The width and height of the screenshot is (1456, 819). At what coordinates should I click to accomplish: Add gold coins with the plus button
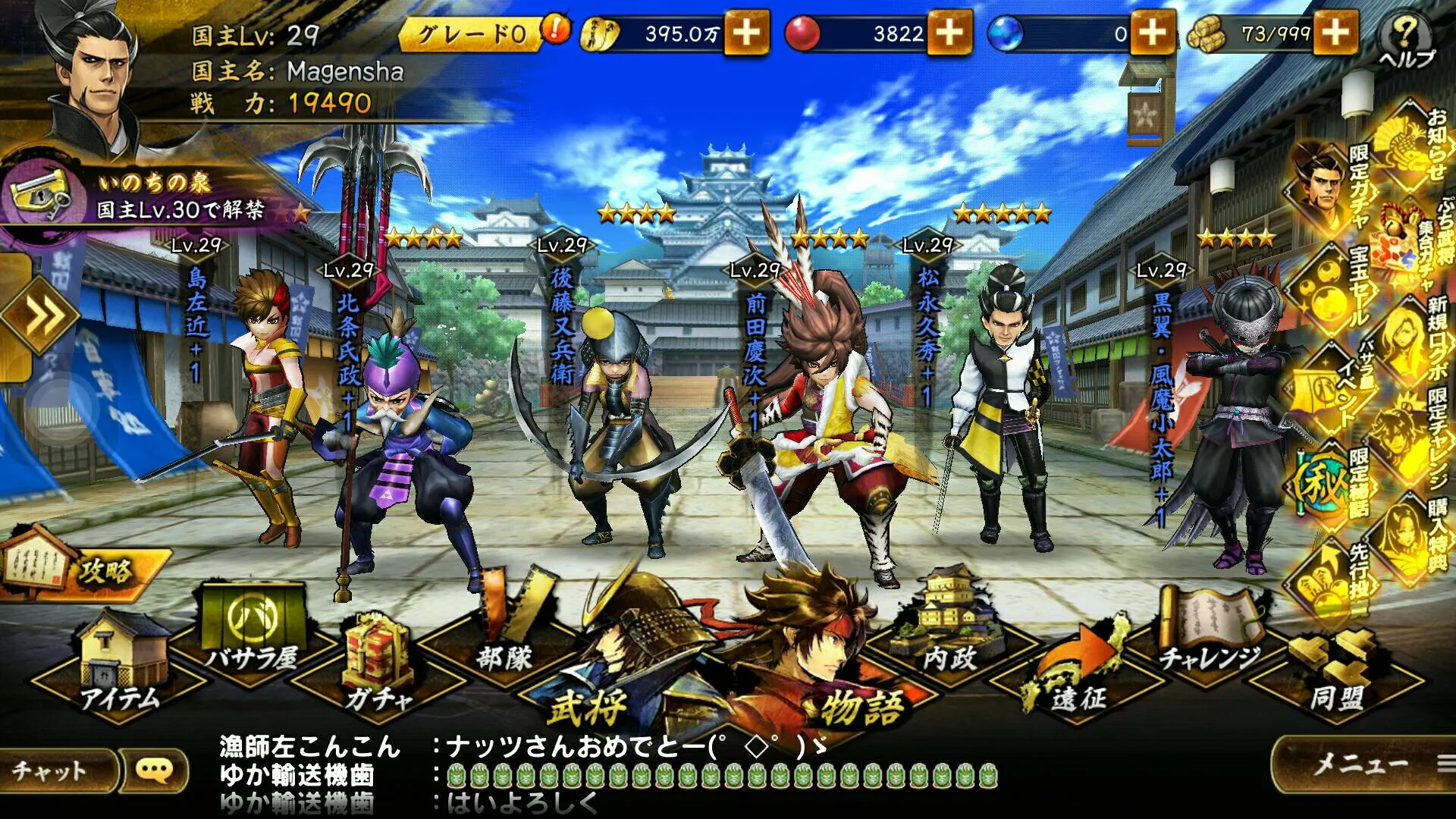pyautogui.click(x=746, y=33)
